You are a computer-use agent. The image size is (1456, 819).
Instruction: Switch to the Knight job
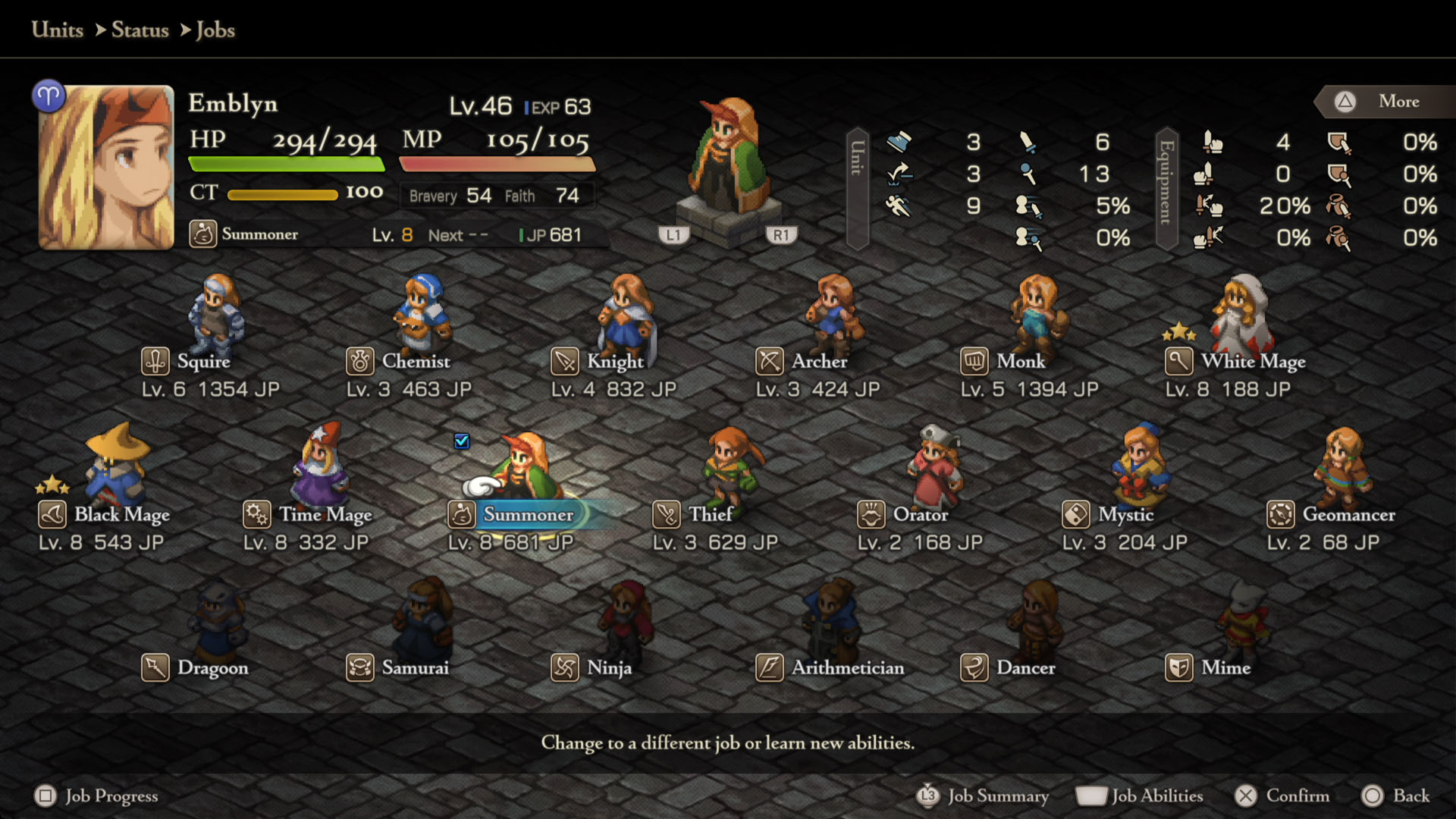click(614, 361)
